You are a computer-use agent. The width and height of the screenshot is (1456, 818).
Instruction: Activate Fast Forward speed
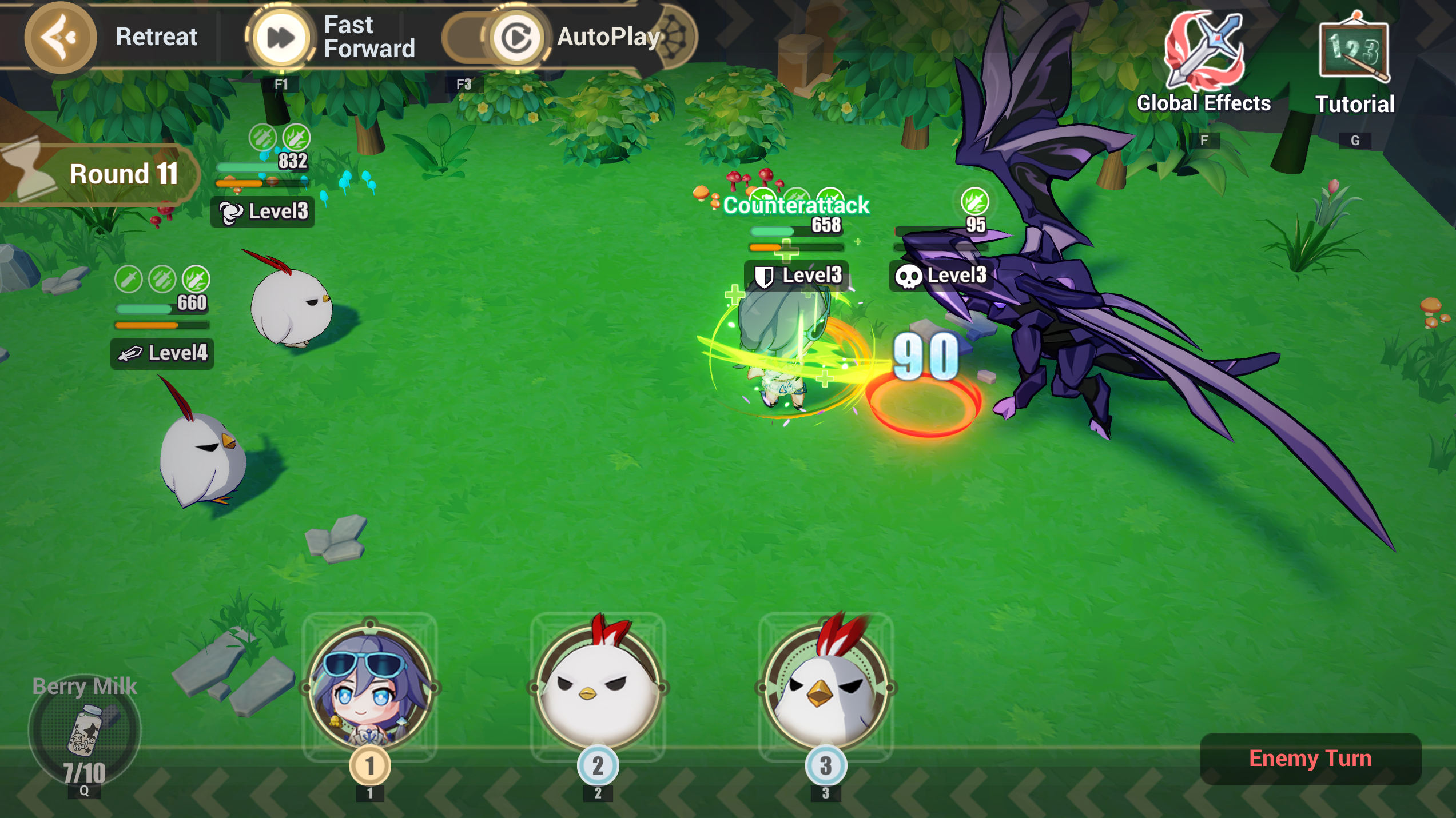tap(281, 38)
